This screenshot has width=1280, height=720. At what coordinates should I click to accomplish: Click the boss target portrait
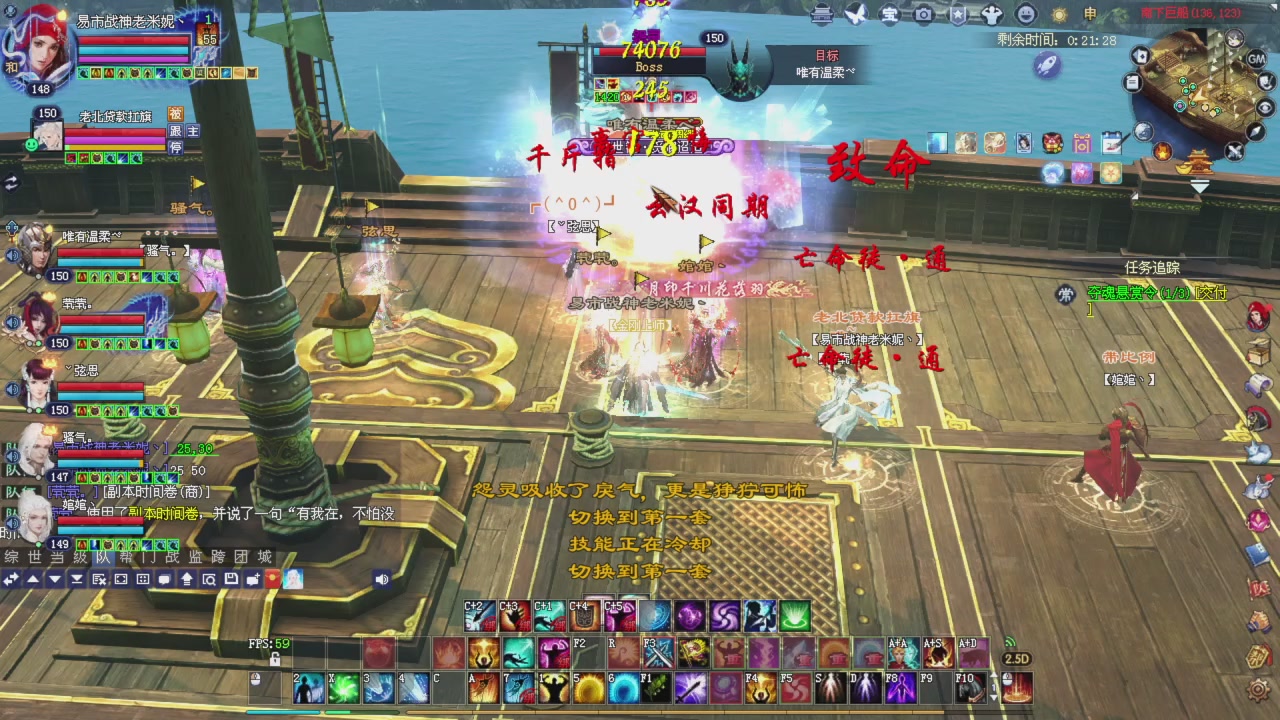741,68
